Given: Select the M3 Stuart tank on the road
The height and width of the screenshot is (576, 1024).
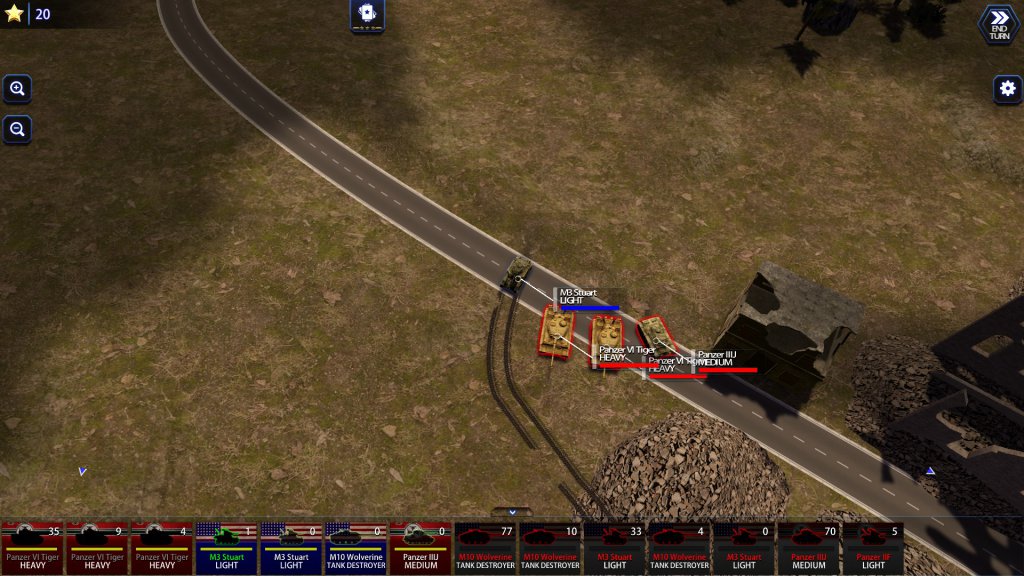Looking at the screenshot, I should (x=517, y=271).
